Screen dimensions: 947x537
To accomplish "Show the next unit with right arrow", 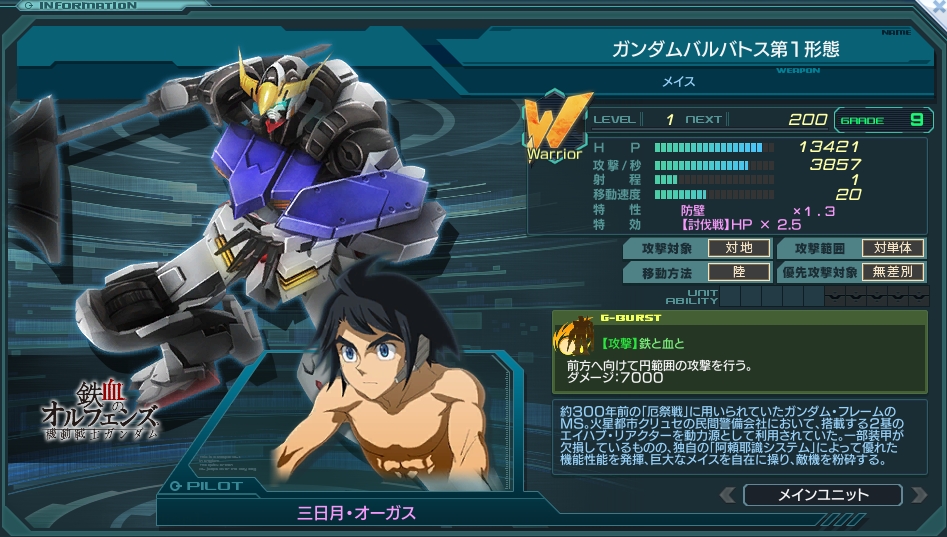I will (x=916, y=495).
